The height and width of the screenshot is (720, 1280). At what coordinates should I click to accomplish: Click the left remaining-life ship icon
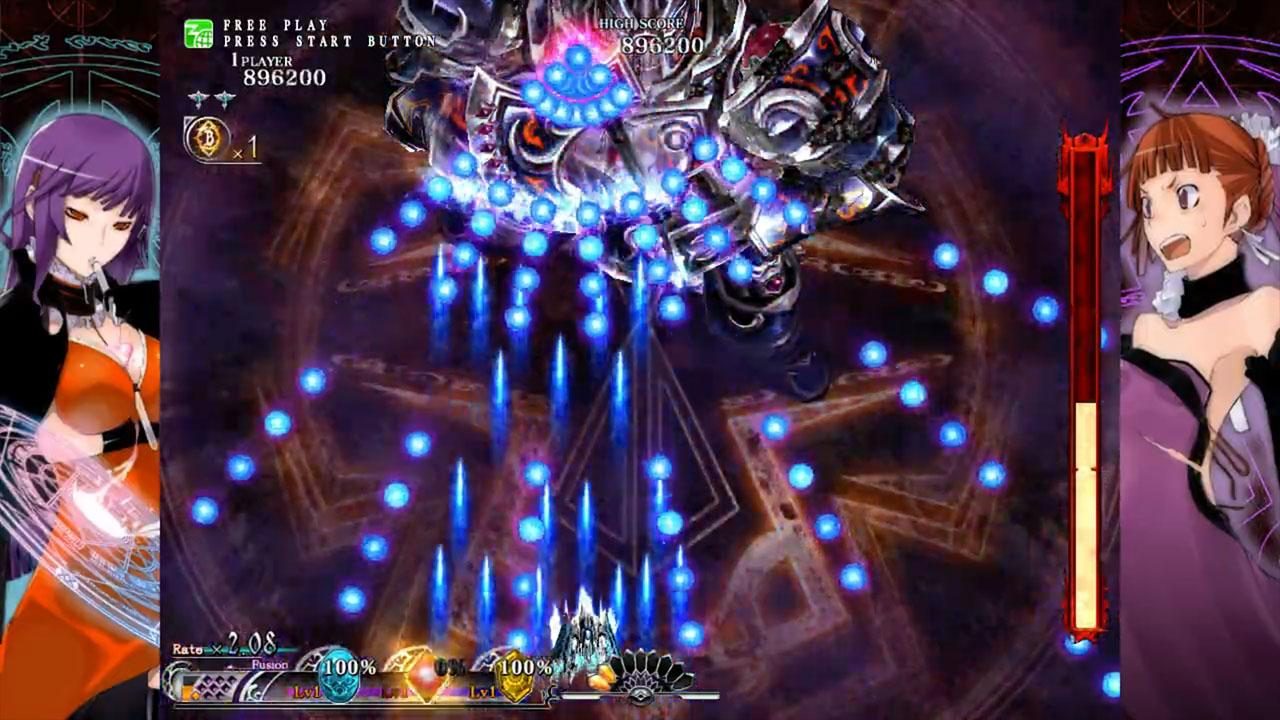[x=198, y=99]
